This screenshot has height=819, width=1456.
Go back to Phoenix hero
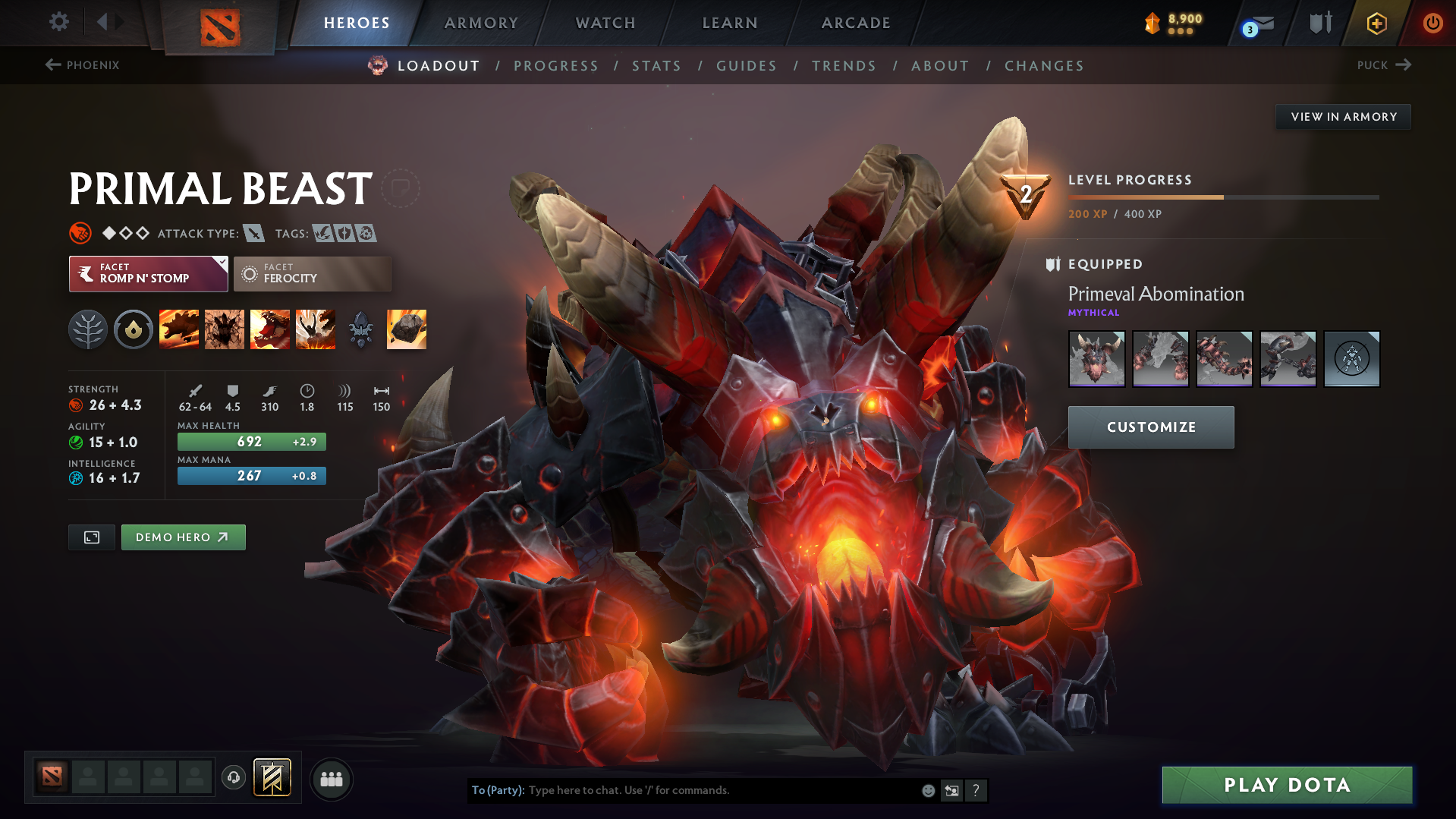(83, 65)
